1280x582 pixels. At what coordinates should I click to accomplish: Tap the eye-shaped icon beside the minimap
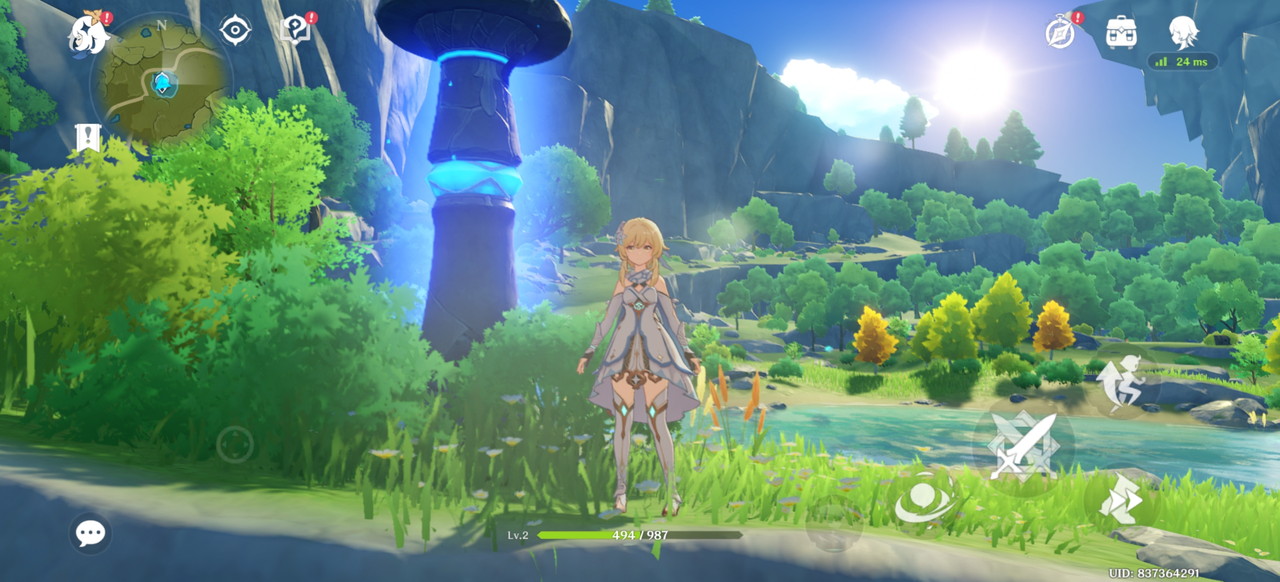(235, 30)
